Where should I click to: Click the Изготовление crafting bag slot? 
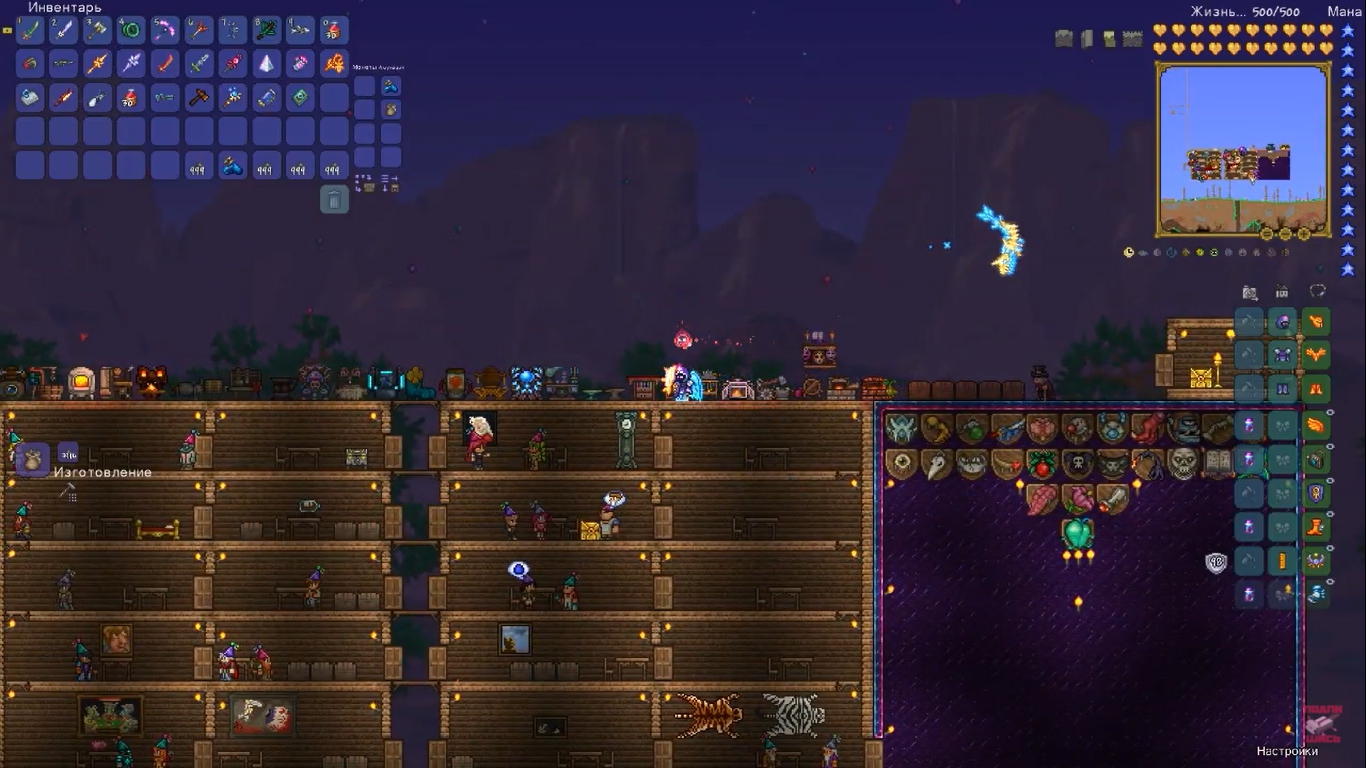tap(33, 459)
